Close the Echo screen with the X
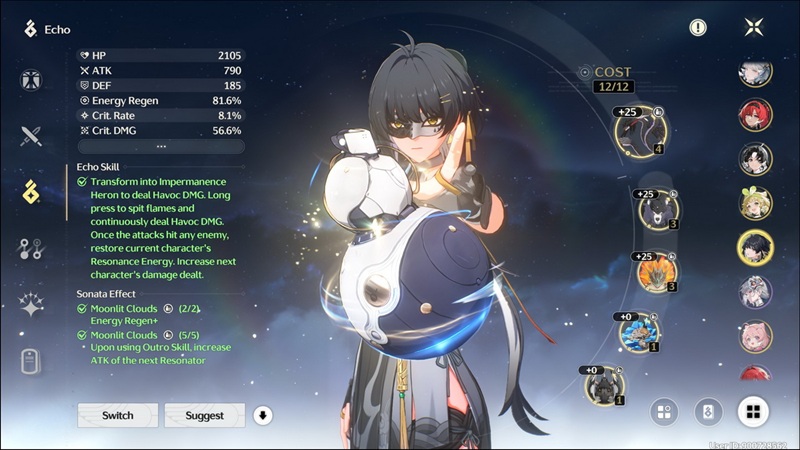 754,28
